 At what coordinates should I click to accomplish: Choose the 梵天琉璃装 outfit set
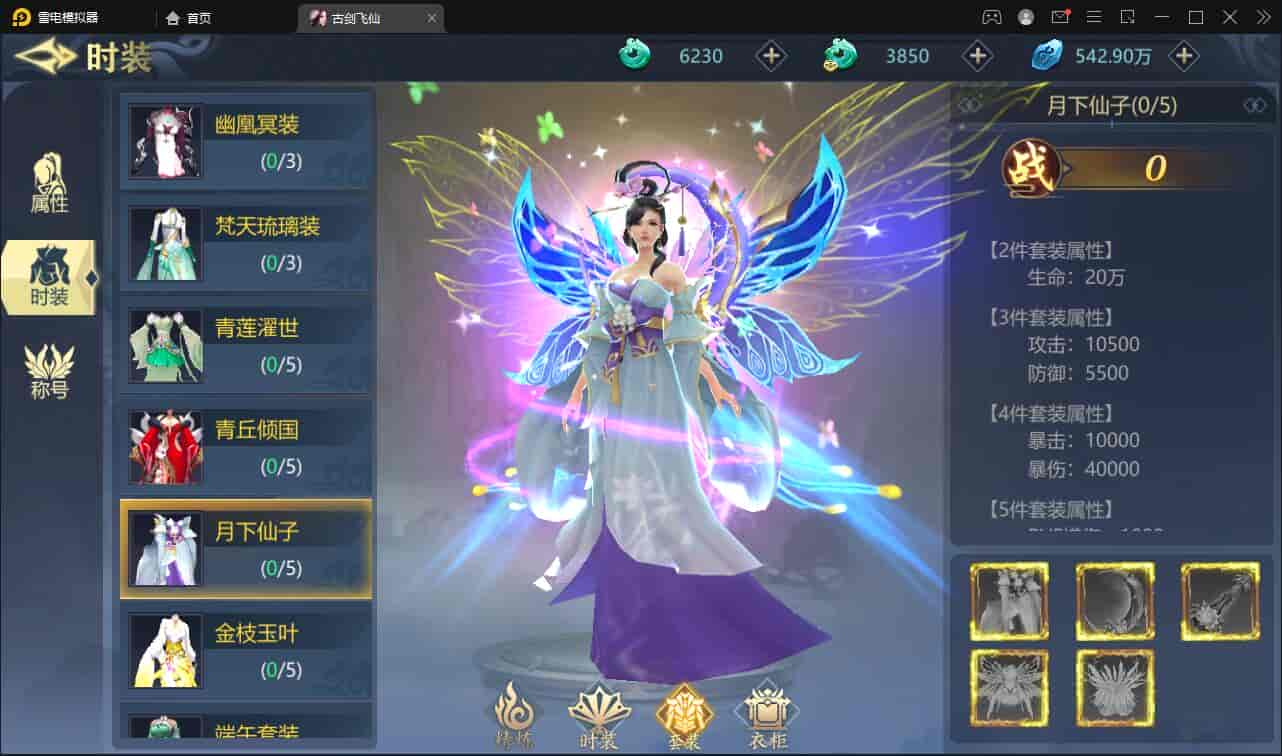pyautogui.click(x=246, y=243)
